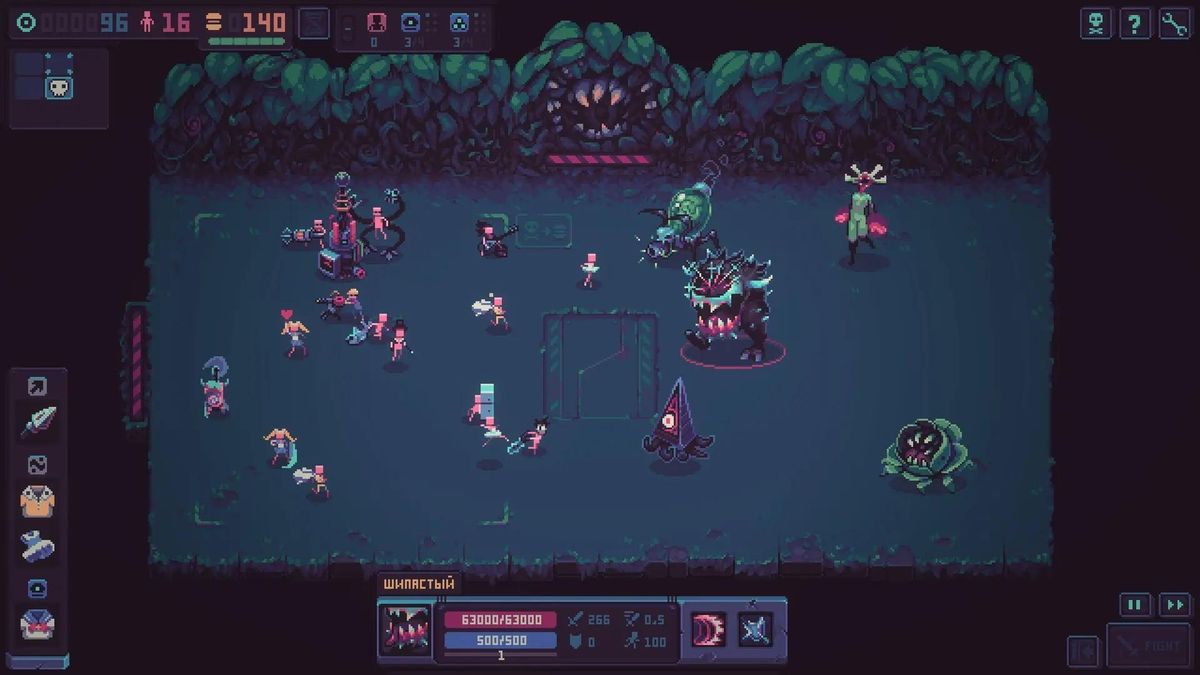1200x675 pixels.
Task: Open the skull bestiary button
Action: 1095,23
